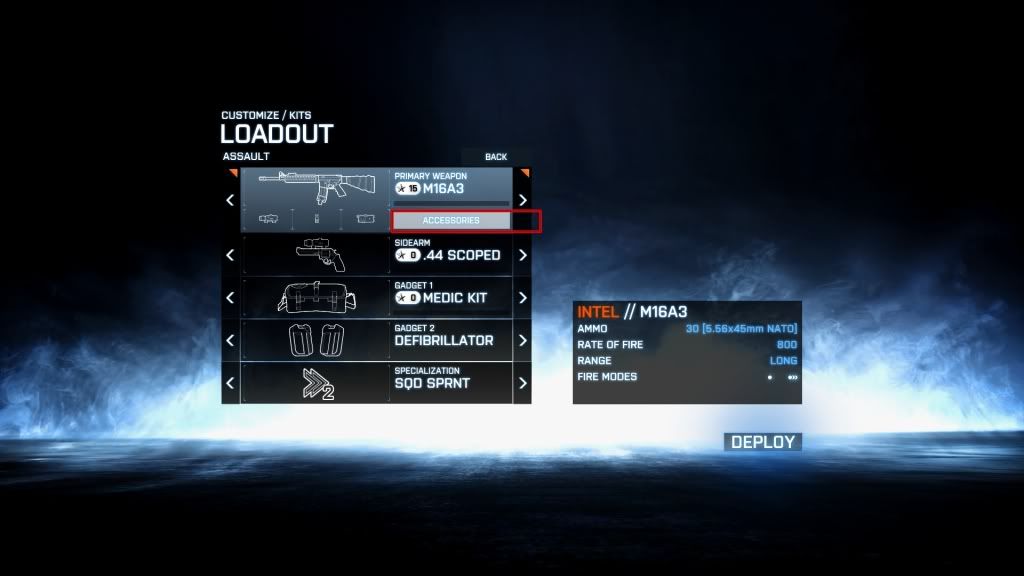Screen dimensions: 1024x576
Task: Go back from the loadout screen
Action: click(496, 157)
